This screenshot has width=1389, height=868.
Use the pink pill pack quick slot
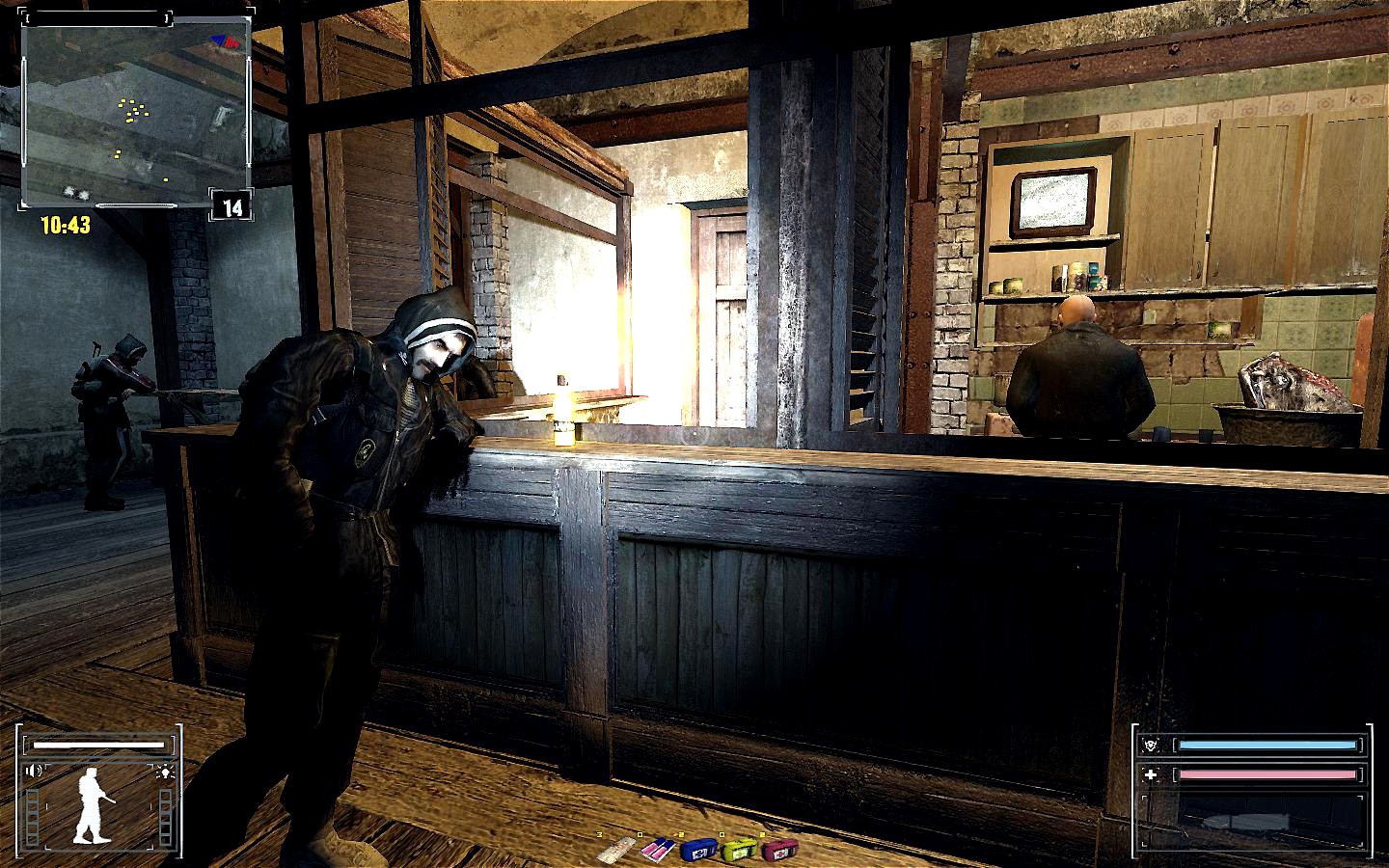656,850
